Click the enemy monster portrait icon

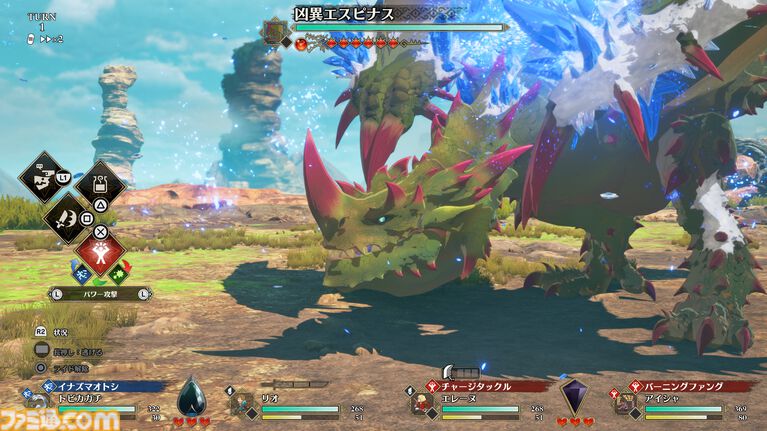(x=275, y=31)
